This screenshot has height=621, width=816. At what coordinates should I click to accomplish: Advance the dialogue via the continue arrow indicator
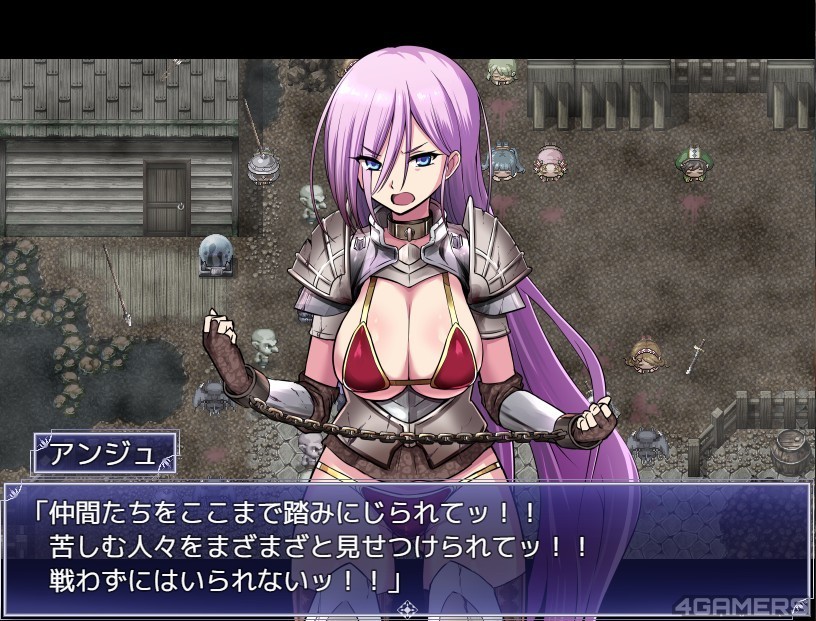(407, 607)
